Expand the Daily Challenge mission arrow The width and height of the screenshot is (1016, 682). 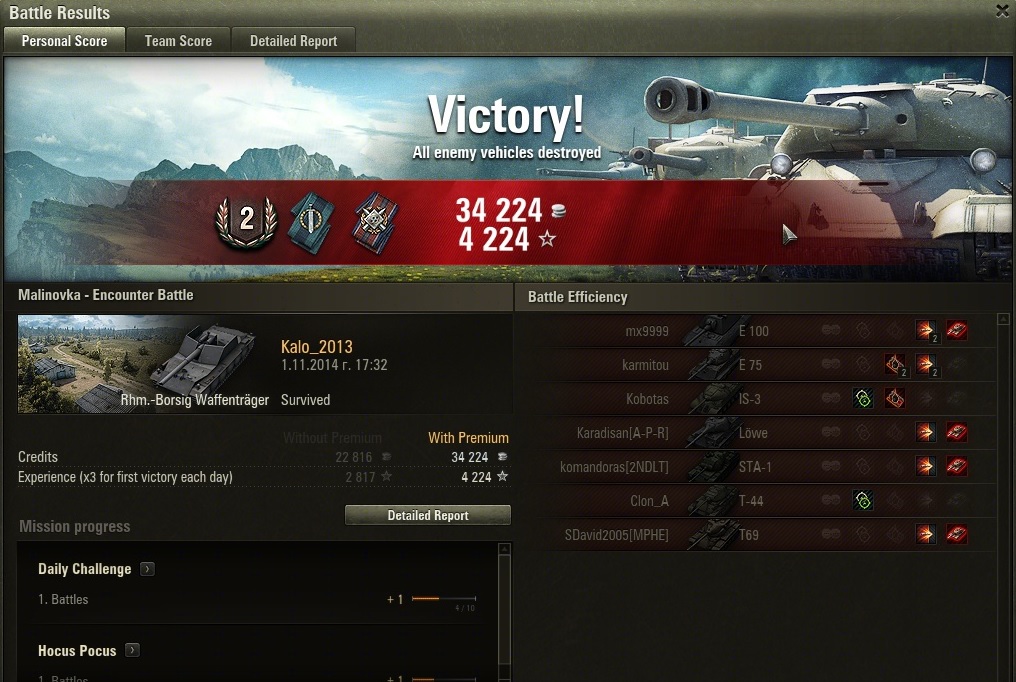[147, 569]
